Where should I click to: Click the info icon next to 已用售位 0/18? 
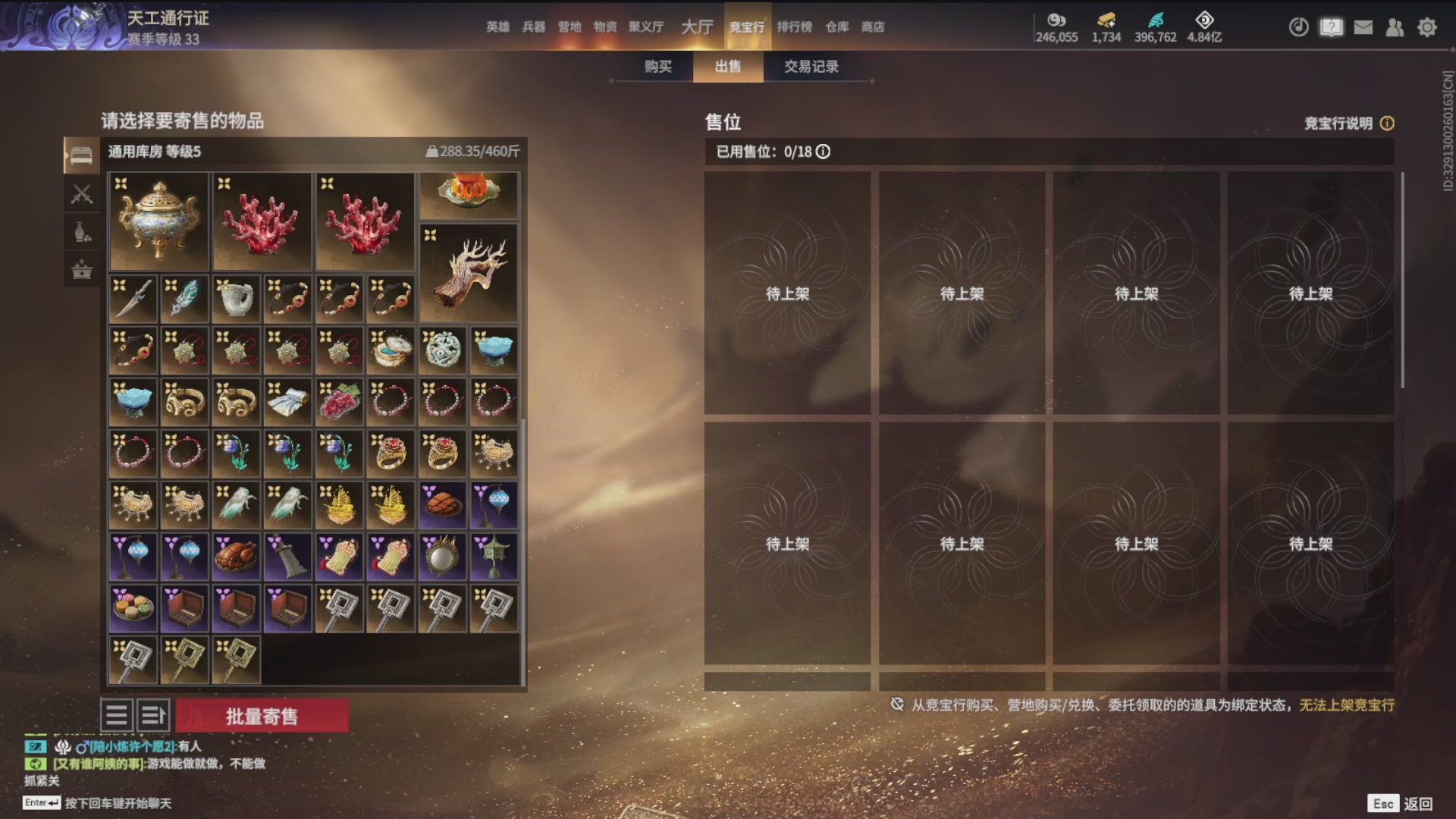pyautogui.click(x=824, y=152)
